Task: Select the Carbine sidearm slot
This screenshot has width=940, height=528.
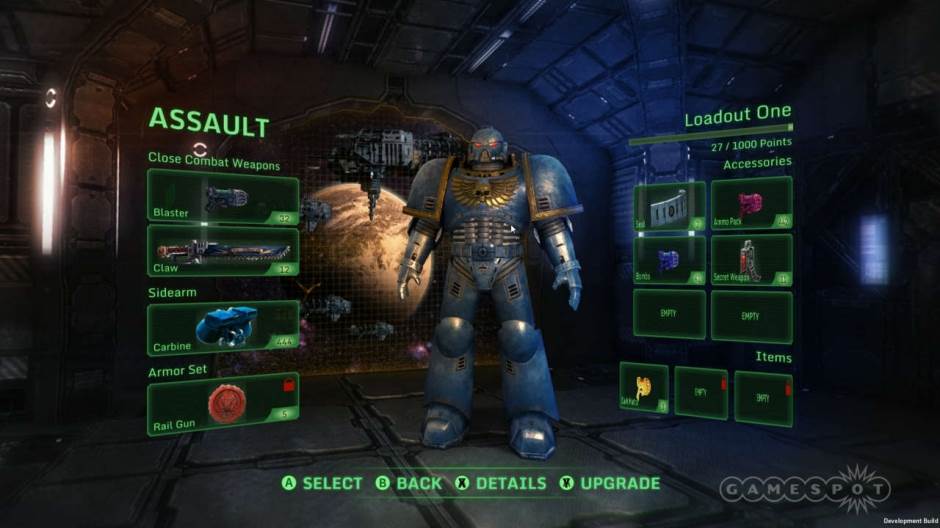Action: point(222,328)
